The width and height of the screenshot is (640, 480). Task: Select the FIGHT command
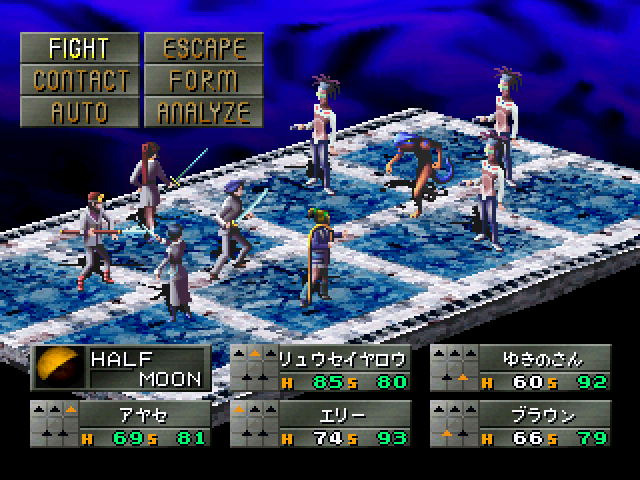point(78,47)
